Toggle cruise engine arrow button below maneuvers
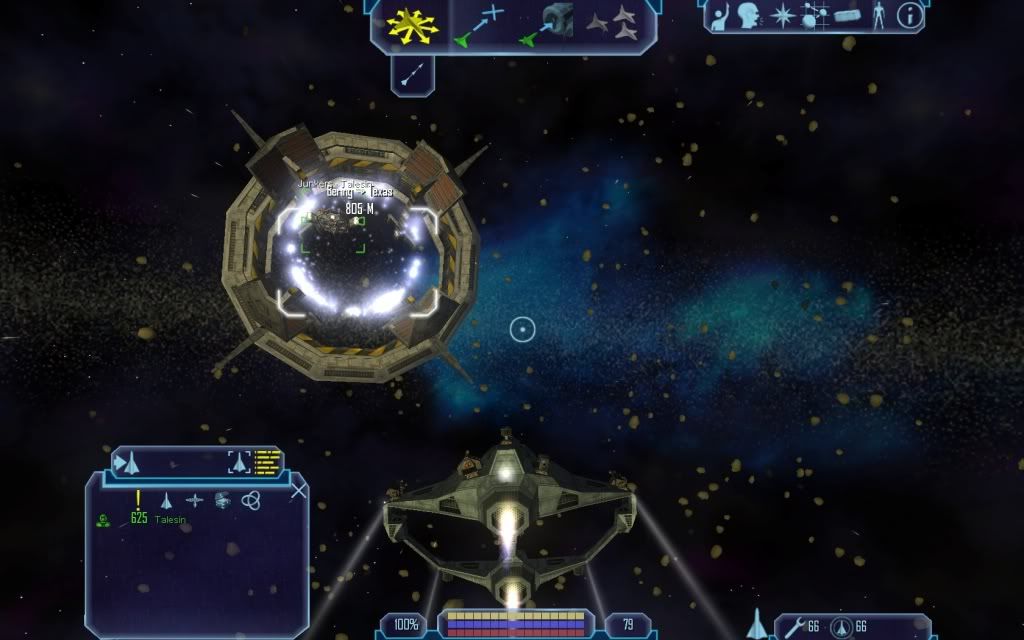1024x640 pixels. (x=412, y=74)
